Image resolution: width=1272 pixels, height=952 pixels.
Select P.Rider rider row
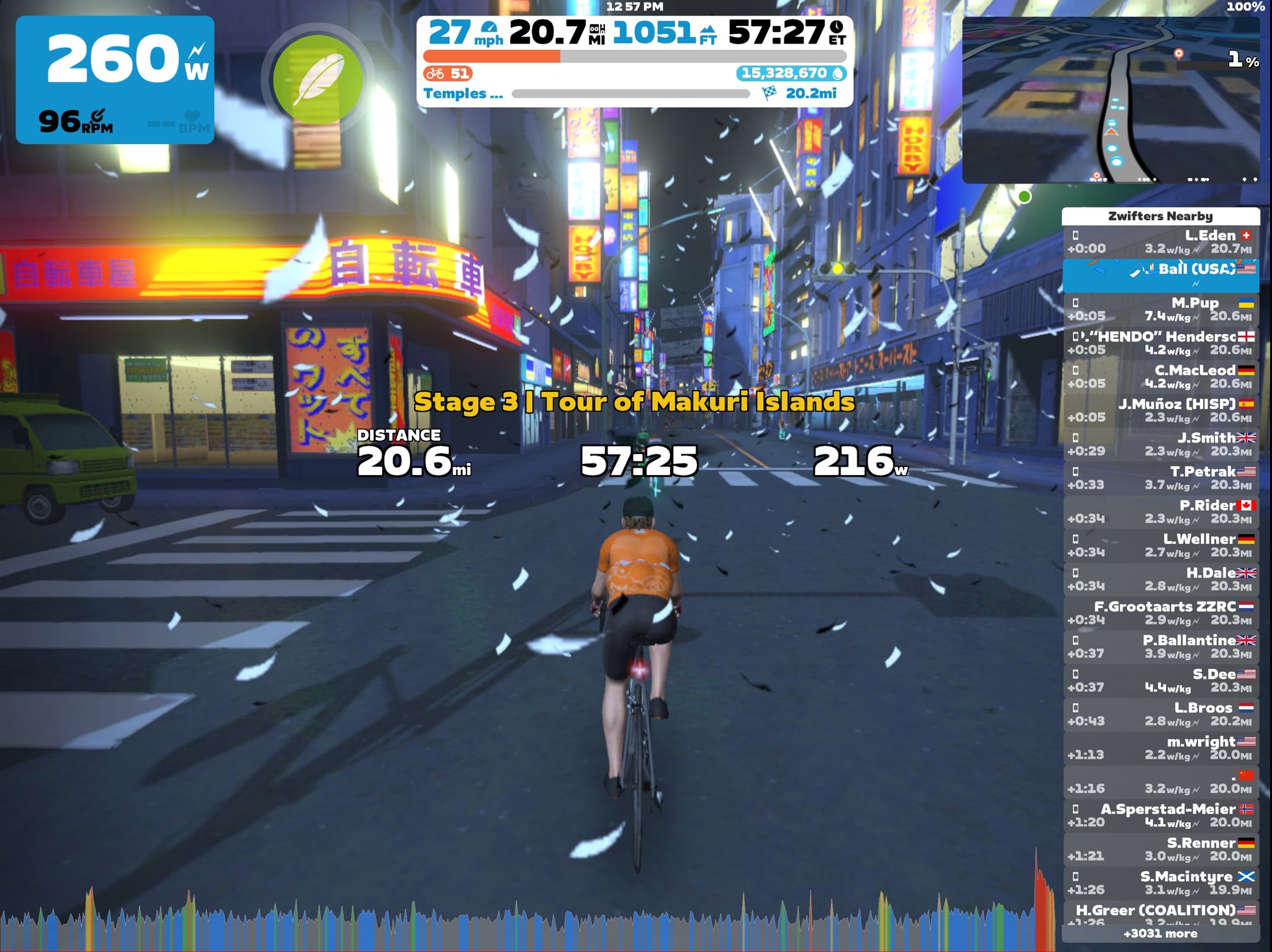pos(1160,512)
